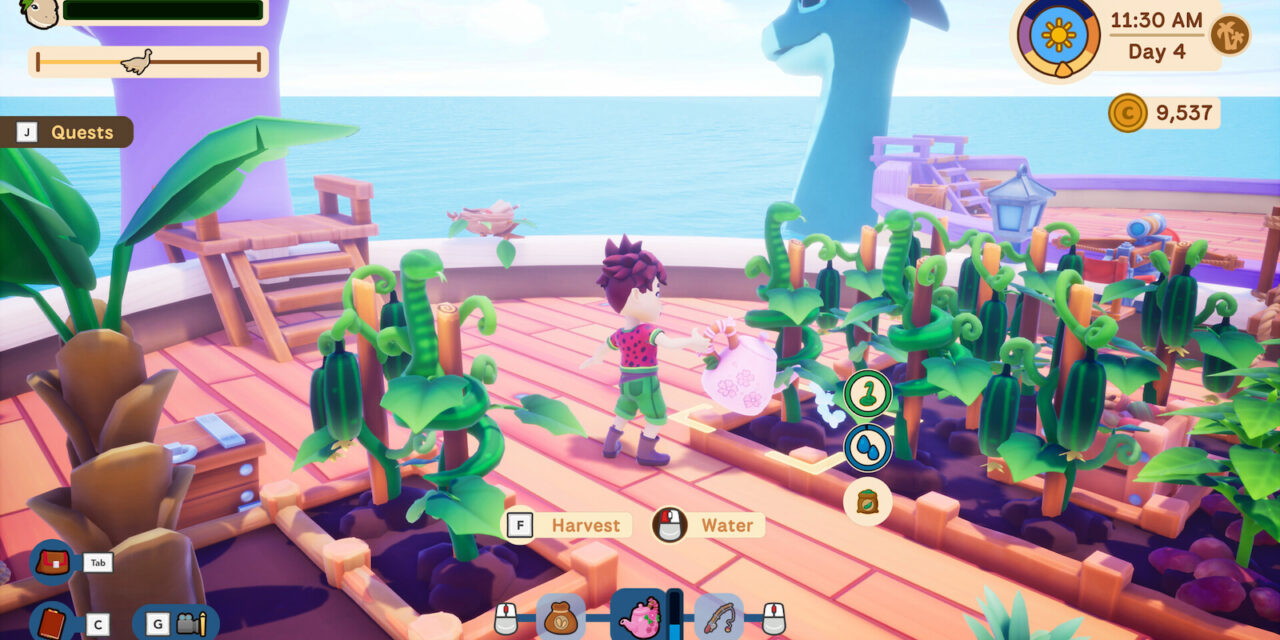Activate the camera photo mode icon
Screen dimensions: 1280x640
(187, 623)
